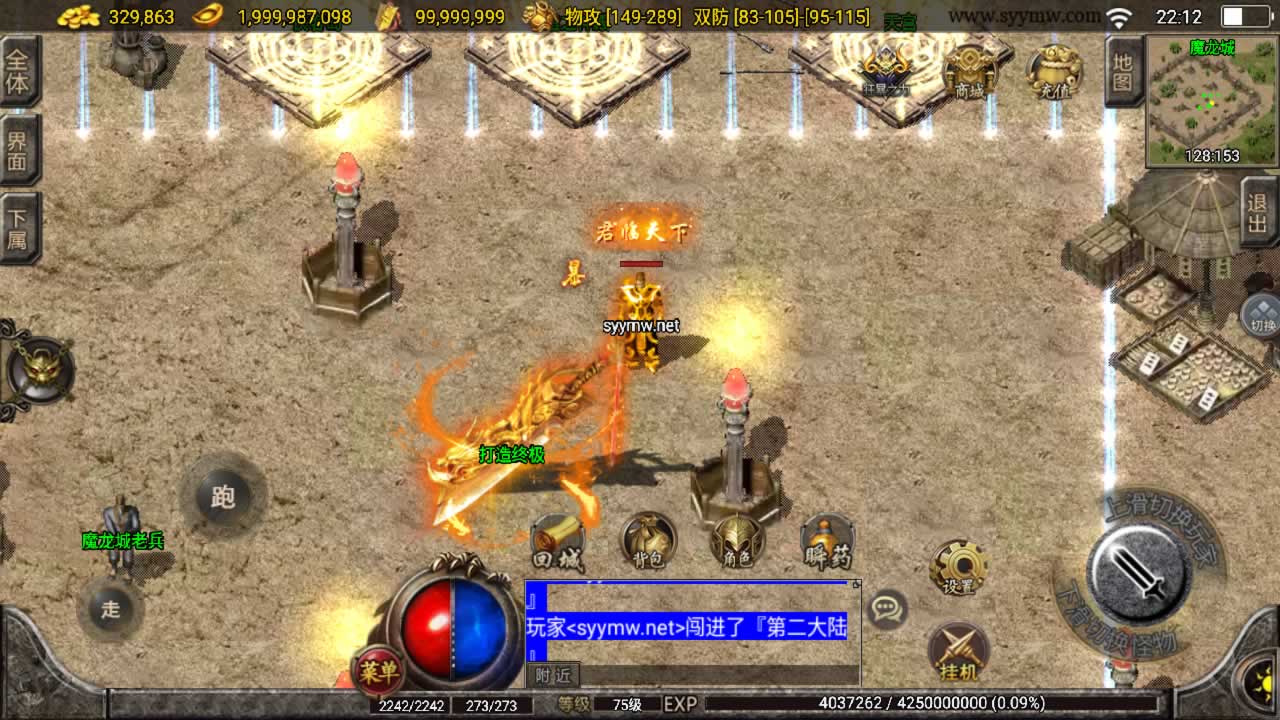Tap the sword attack button
The height and width of the screenshot is (720, 1280).
tap(1138, 573)
